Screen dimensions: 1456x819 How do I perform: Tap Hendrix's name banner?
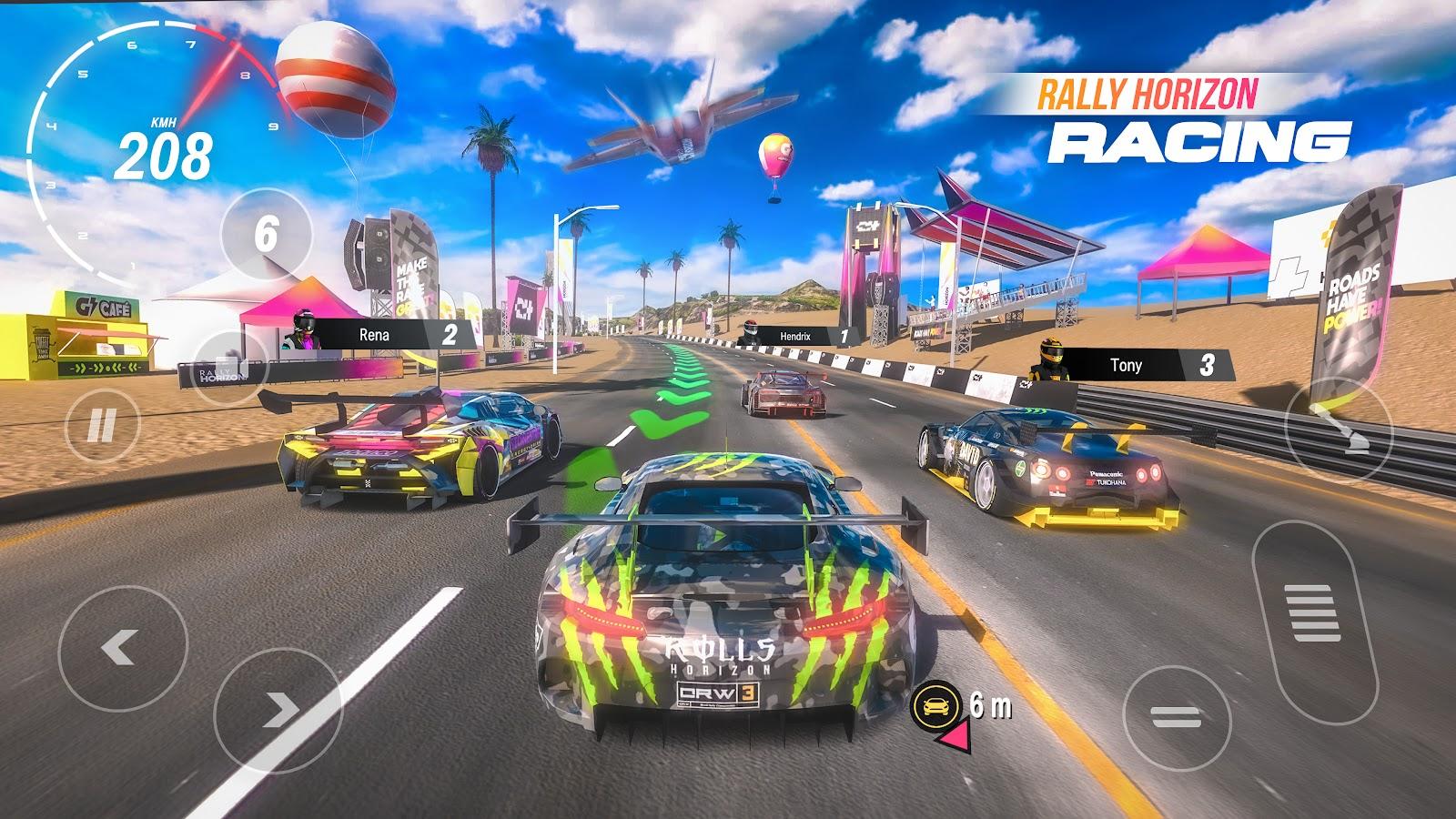pyautogui.click(x=794, y=336)
